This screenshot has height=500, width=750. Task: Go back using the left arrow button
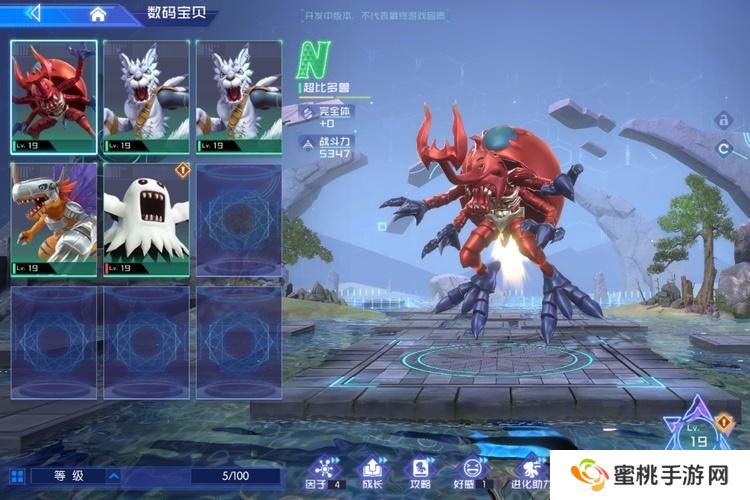[34, 13]
